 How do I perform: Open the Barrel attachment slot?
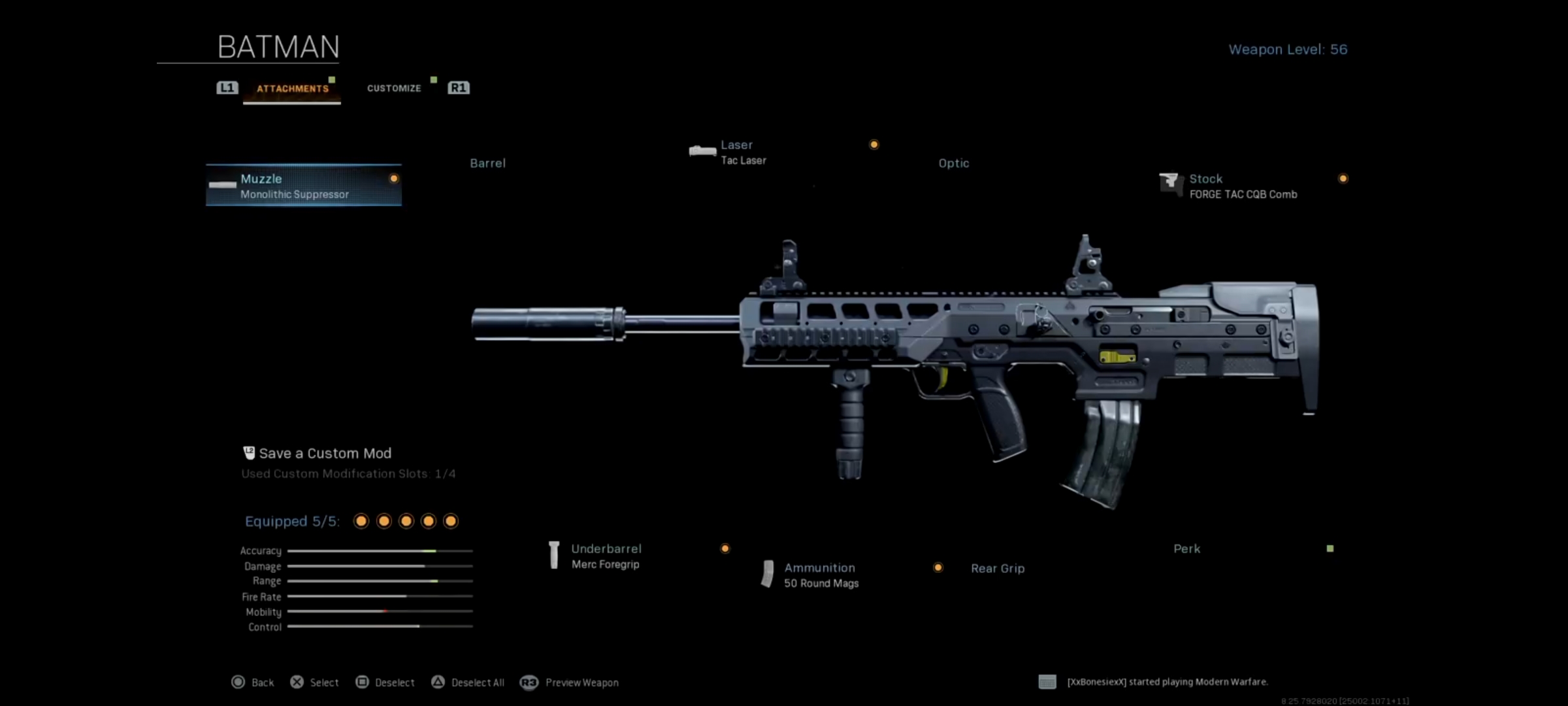point(487,163)
